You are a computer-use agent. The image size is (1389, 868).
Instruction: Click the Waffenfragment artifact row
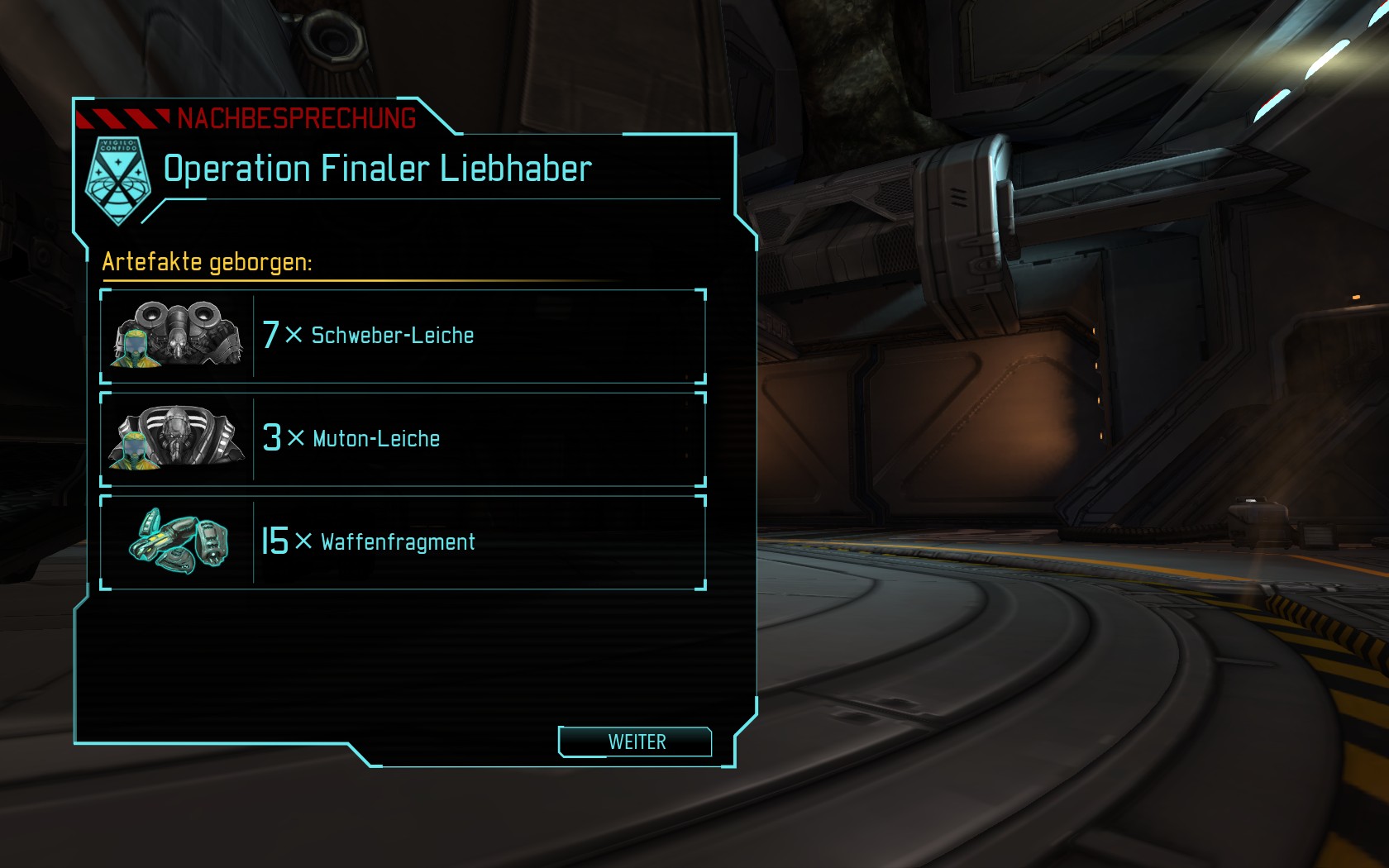pos(403,542)
